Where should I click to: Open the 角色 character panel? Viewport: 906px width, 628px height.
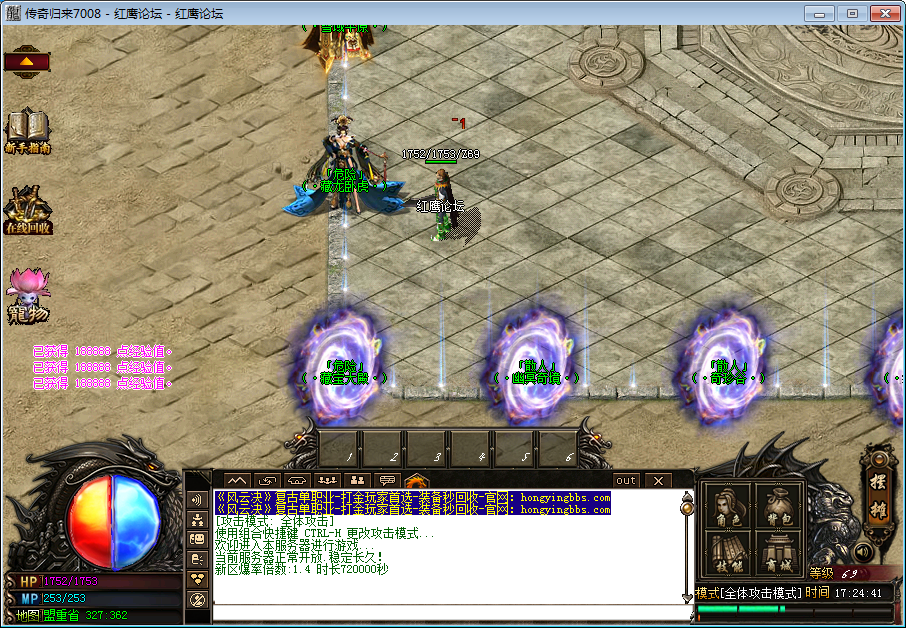(727, 507)
